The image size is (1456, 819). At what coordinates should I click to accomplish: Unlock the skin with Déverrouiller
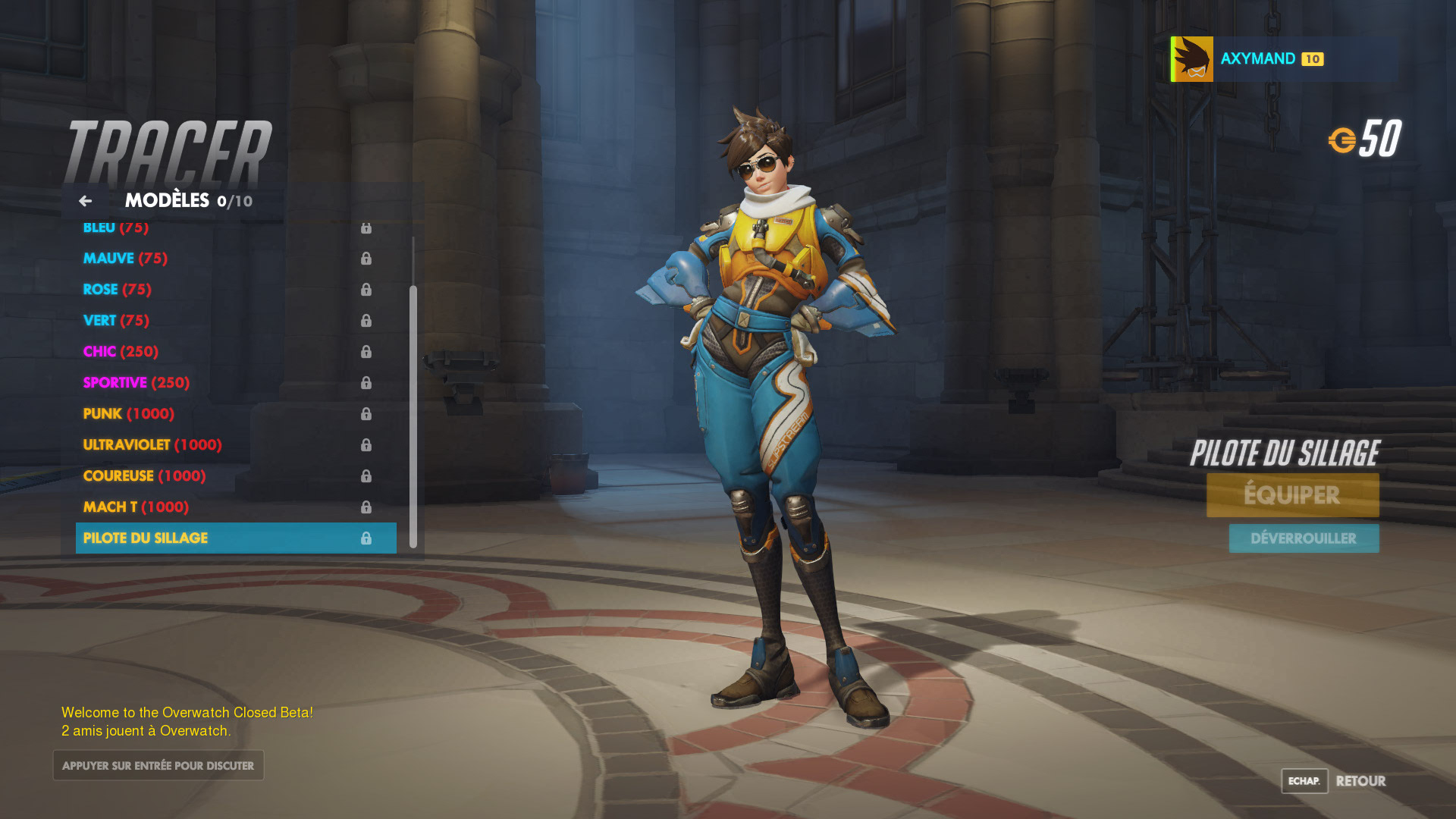[1304, 538]
